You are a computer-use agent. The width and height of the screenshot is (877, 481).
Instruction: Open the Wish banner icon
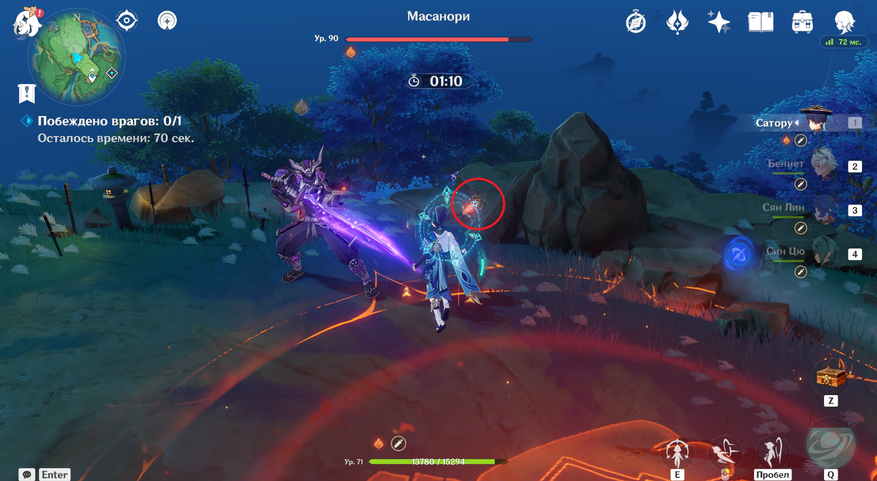(x=677, y=22)
